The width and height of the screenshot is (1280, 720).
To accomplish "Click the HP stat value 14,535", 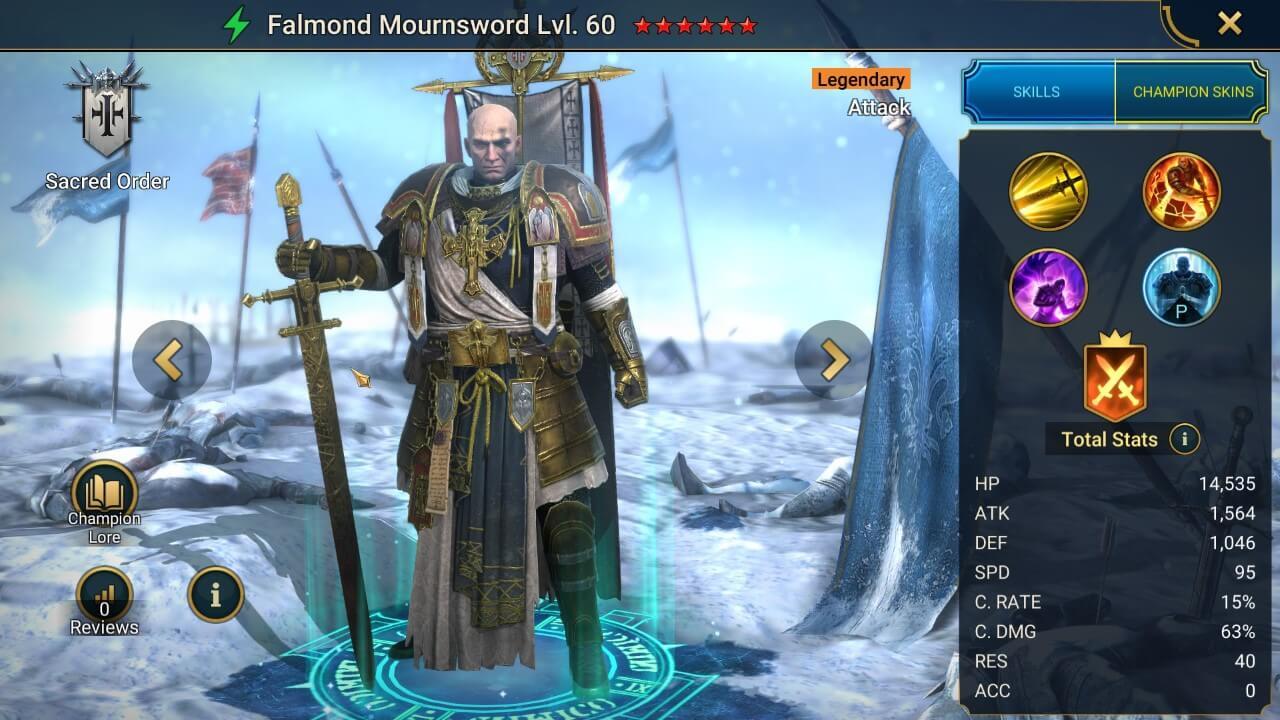I will [x=1227, y=483].
